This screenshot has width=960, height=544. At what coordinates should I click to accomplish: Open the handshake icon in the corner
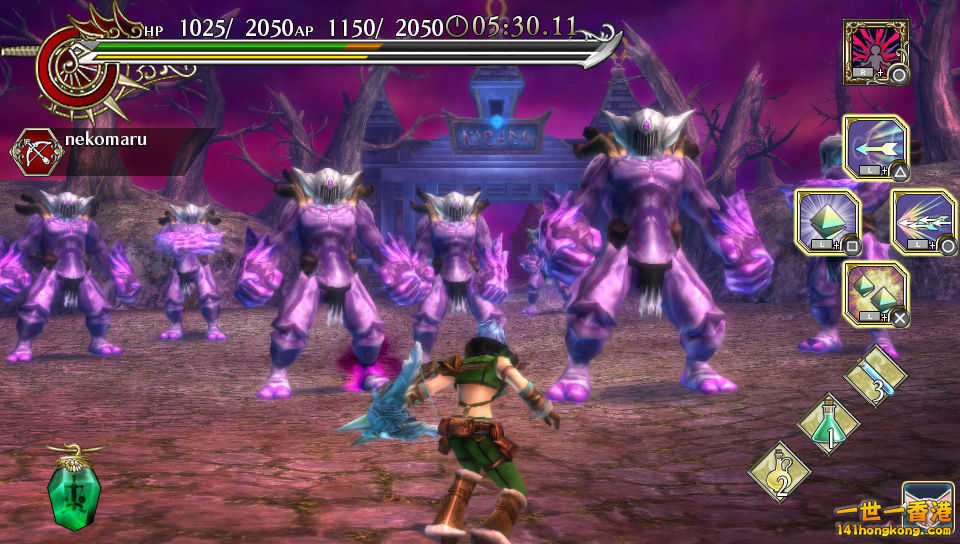point(928,508)
